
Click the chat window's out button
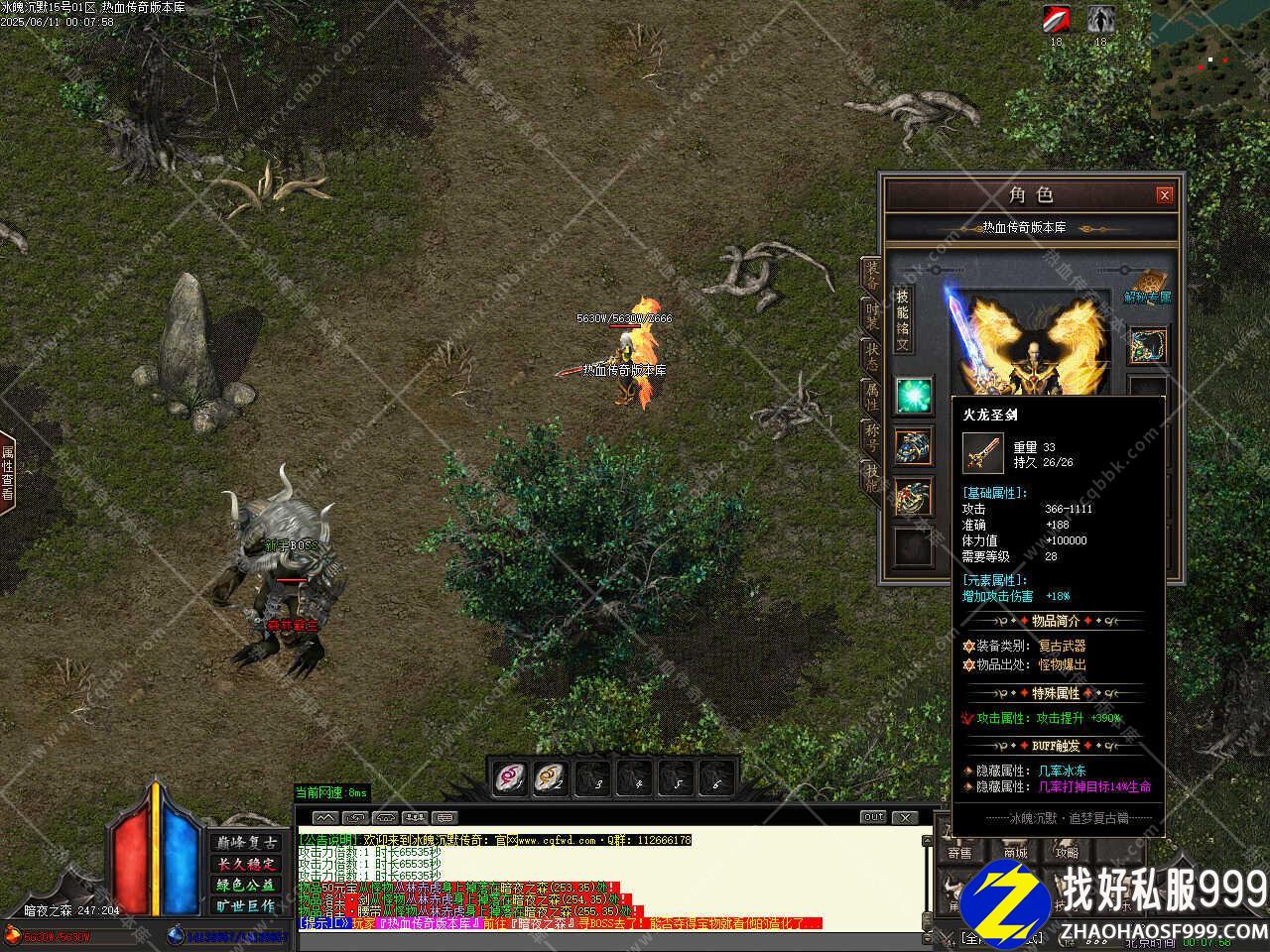tap(873, 817)
